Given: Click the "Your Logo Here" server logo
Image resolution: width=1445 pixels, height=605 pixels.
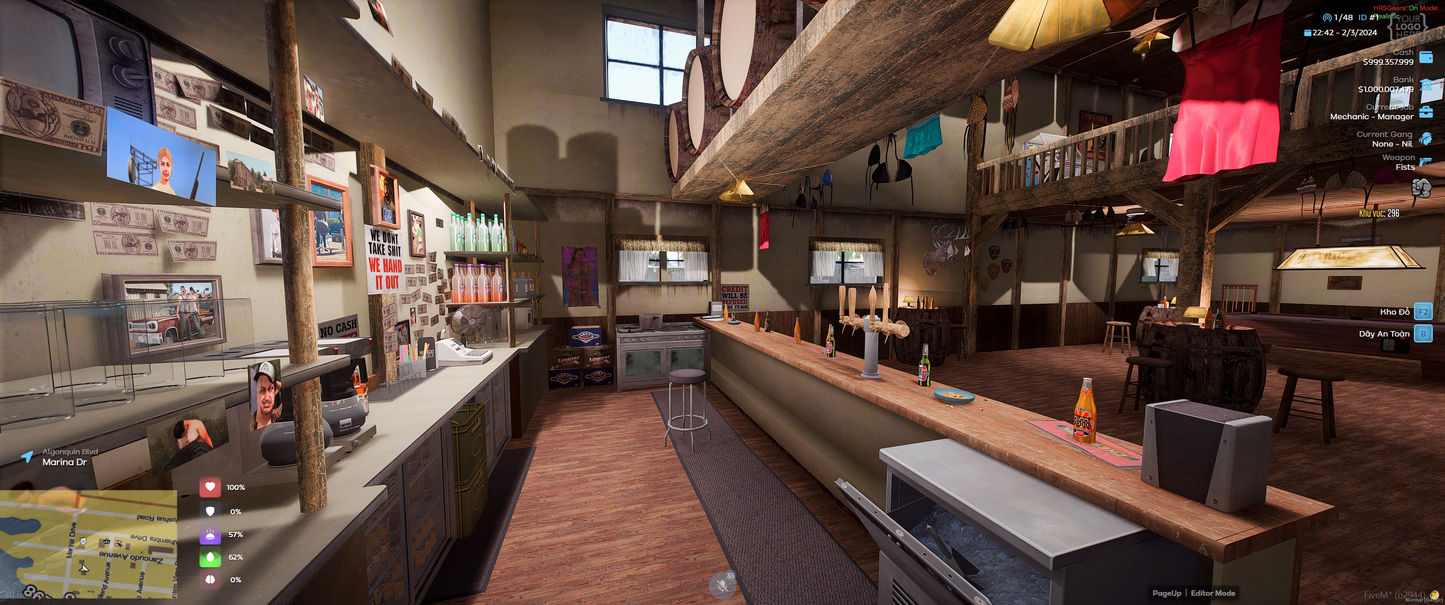Looking at the screenshot, I should [1410, 27].
